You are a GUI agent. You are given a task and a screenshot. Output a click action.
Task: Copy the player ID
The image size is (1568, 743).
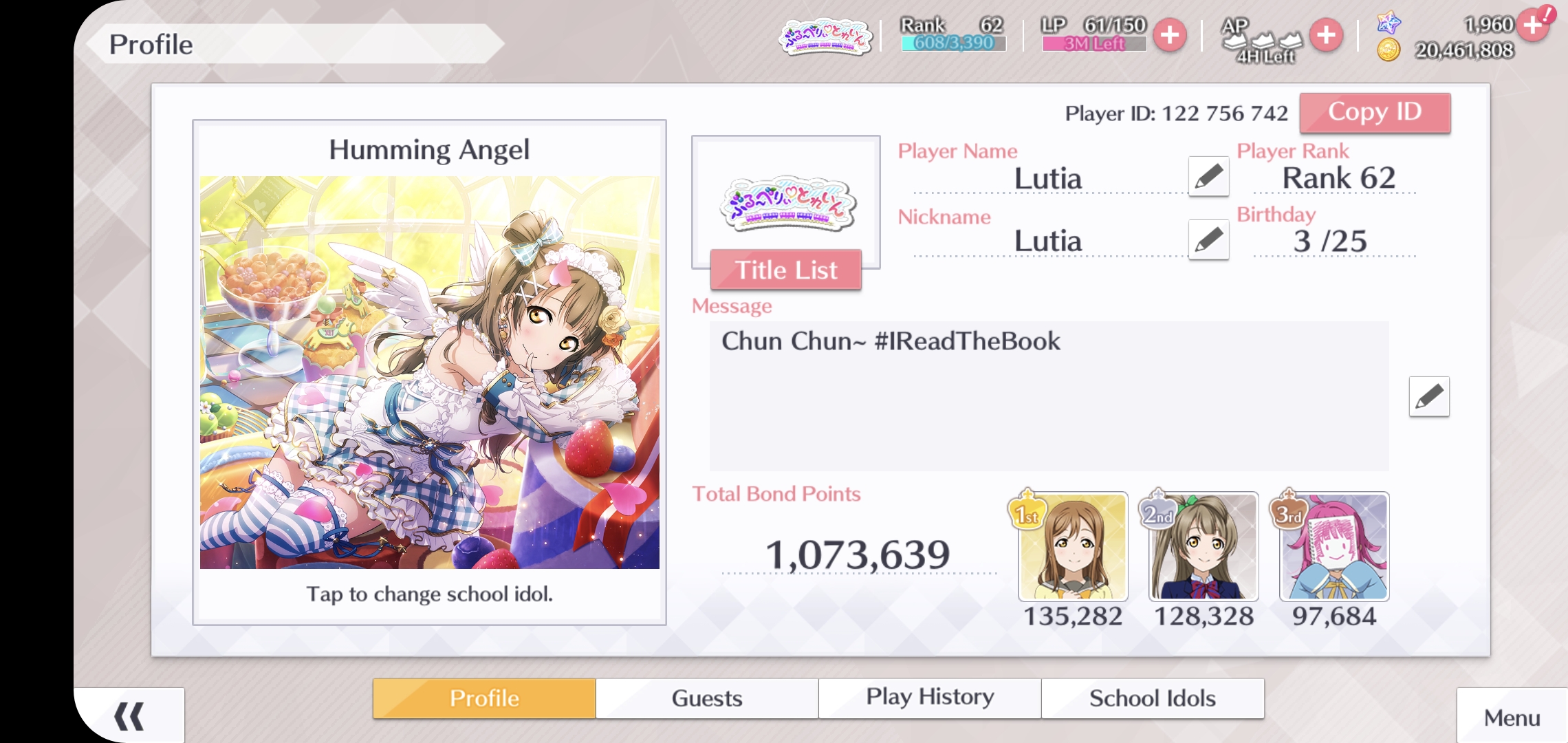click(x=1375, y=113)
